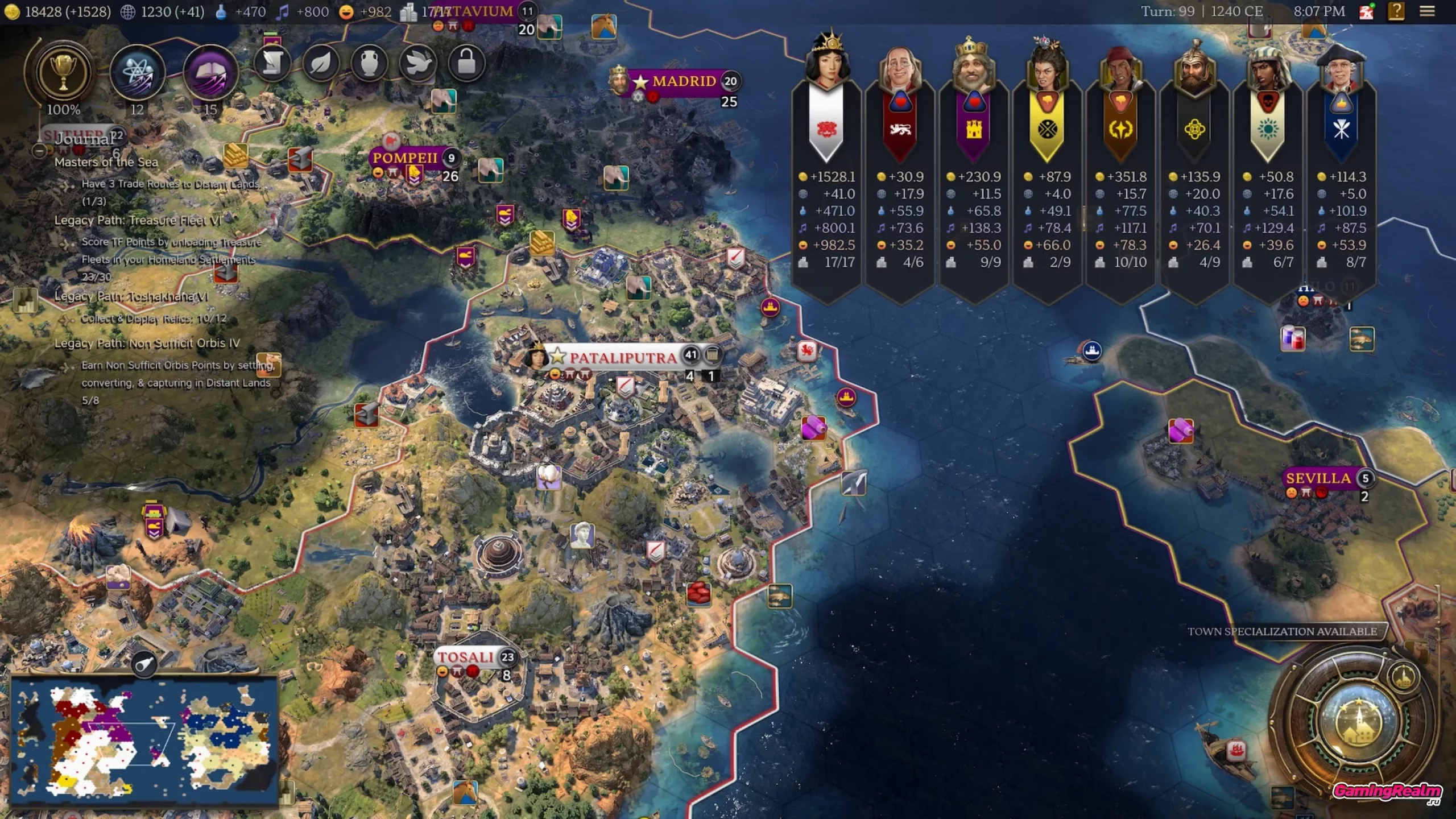The image size is (1456, 819).
Task: Click the dove icon button
Action: click(x=418, y=63)
